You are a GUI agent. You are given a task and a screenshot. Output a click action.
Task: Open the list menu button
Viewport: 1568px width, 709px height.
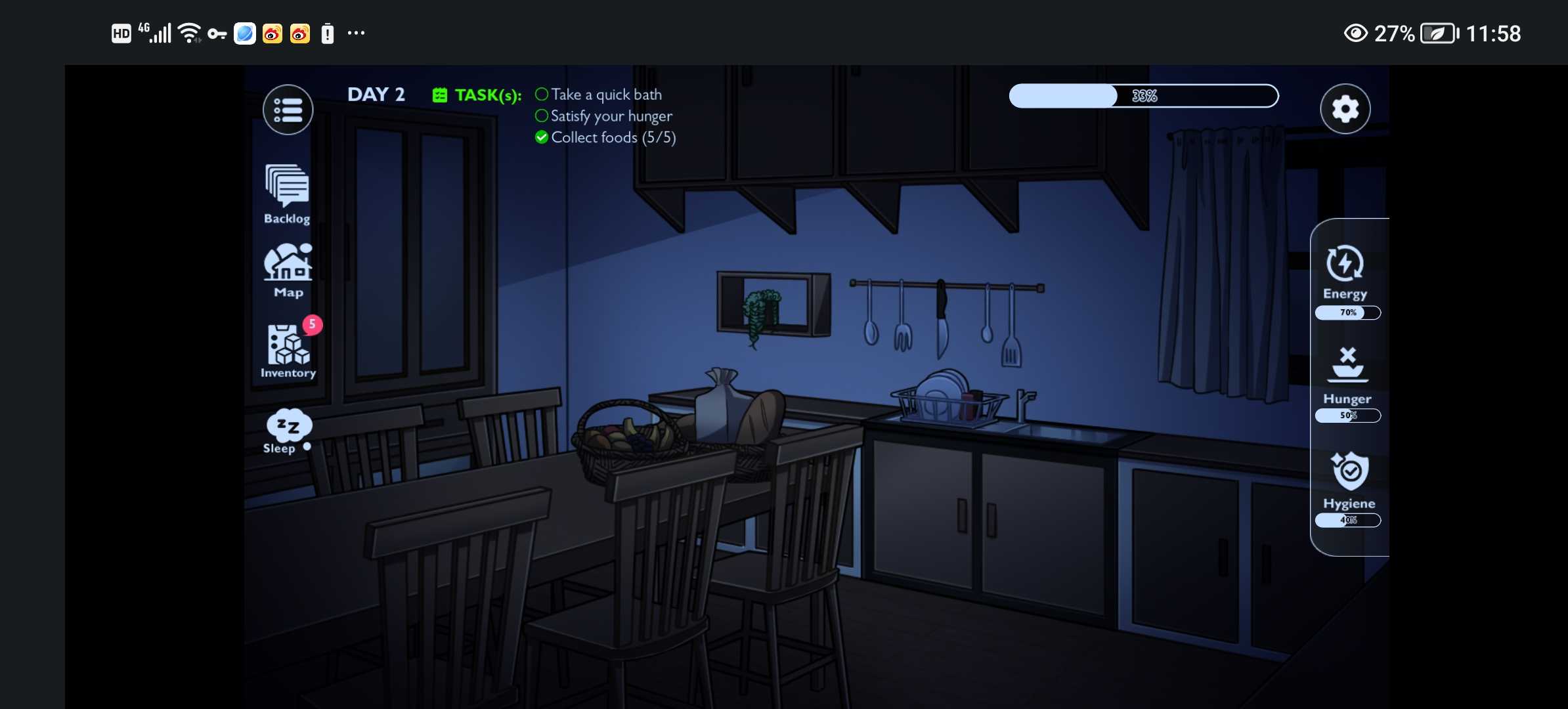point(288,110)
